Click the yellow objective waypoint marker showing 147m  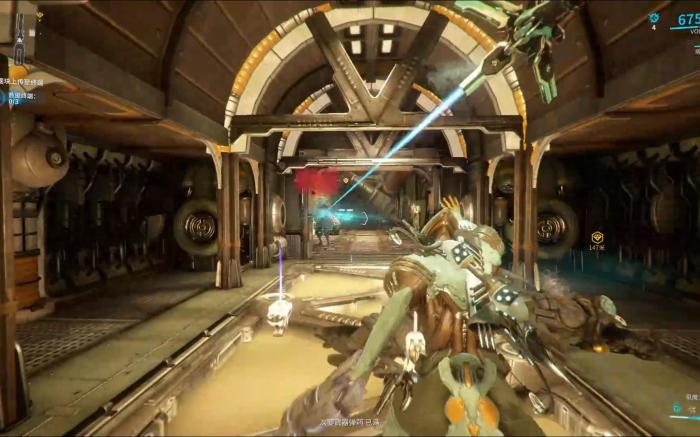(597, 238)
